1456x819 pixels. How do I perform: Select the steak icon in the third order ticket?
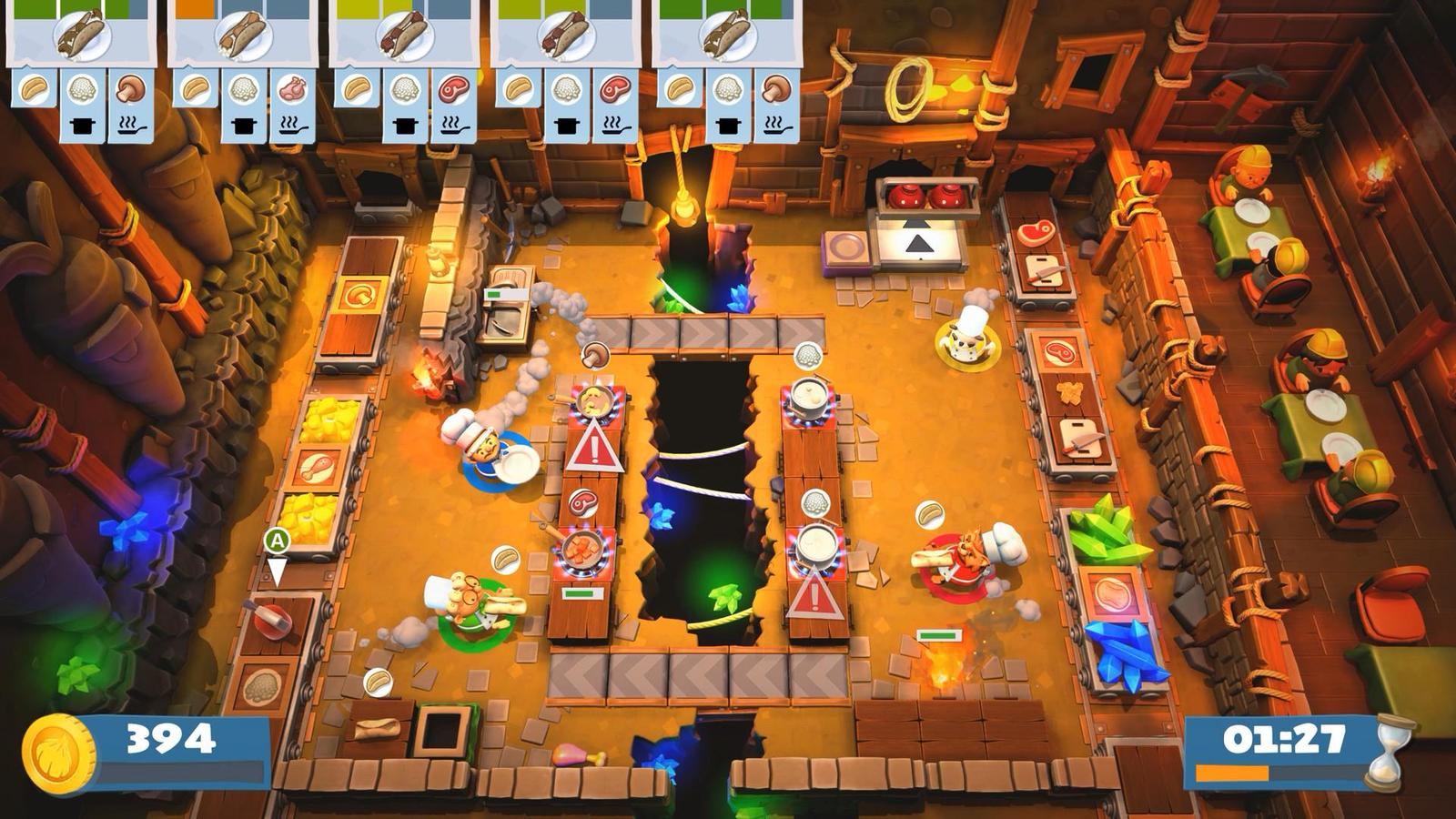pyautogui.click(x=452, y=91)
